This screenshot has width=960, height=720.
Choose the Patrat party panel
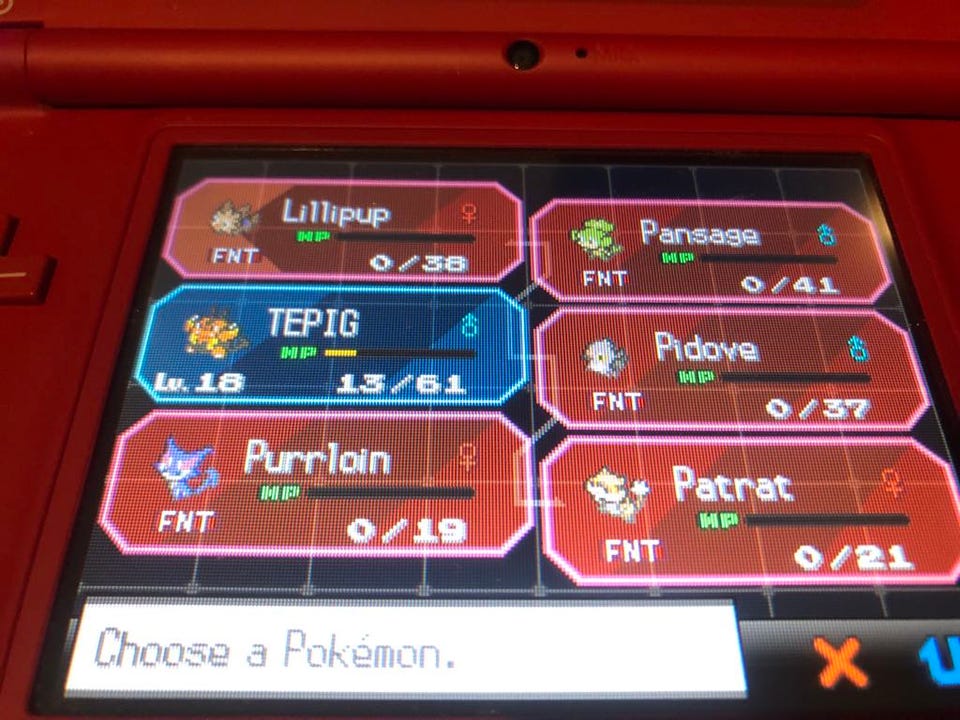(745, 510)
